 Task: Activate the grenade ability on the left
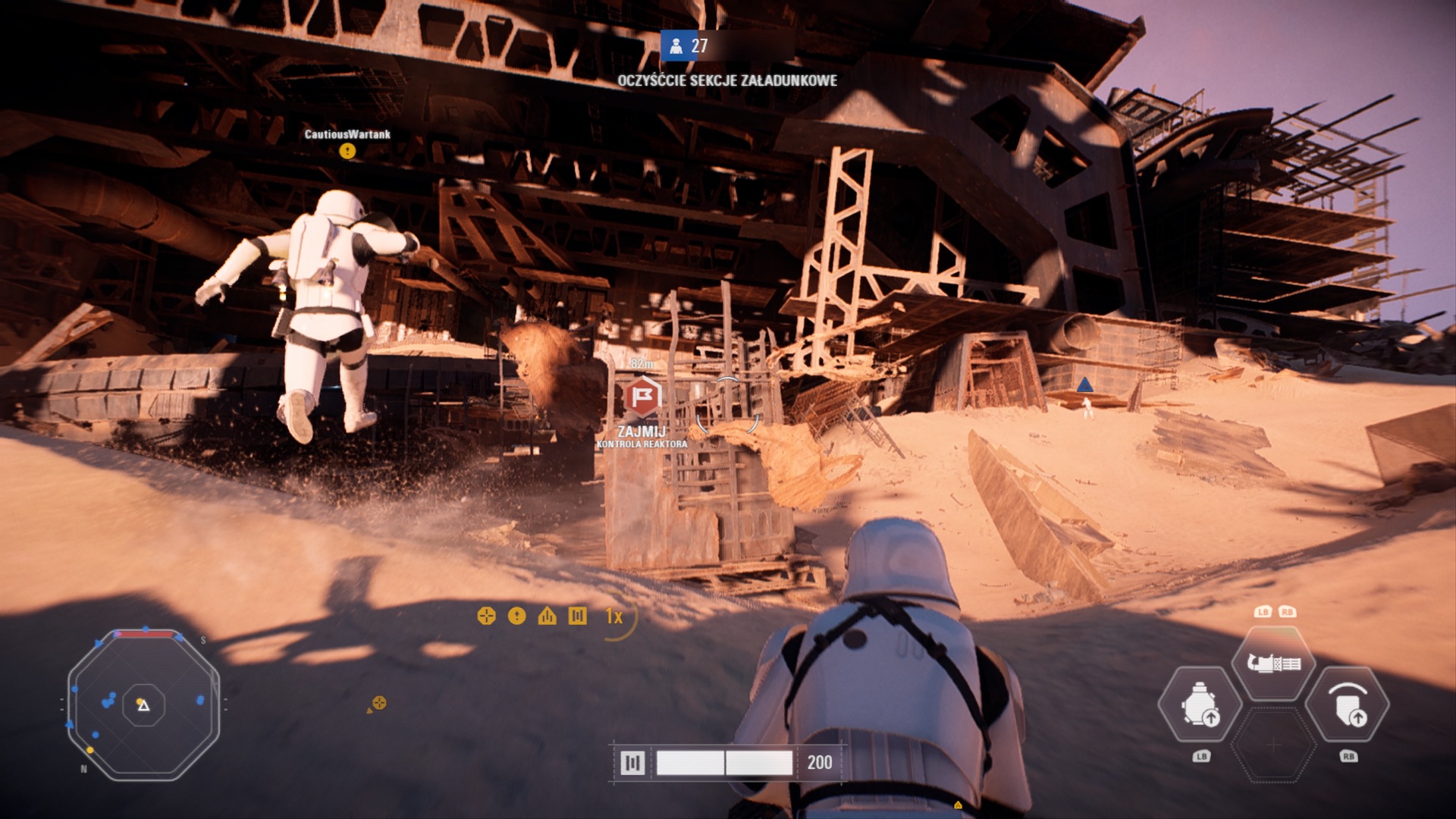click(1200, 705)
